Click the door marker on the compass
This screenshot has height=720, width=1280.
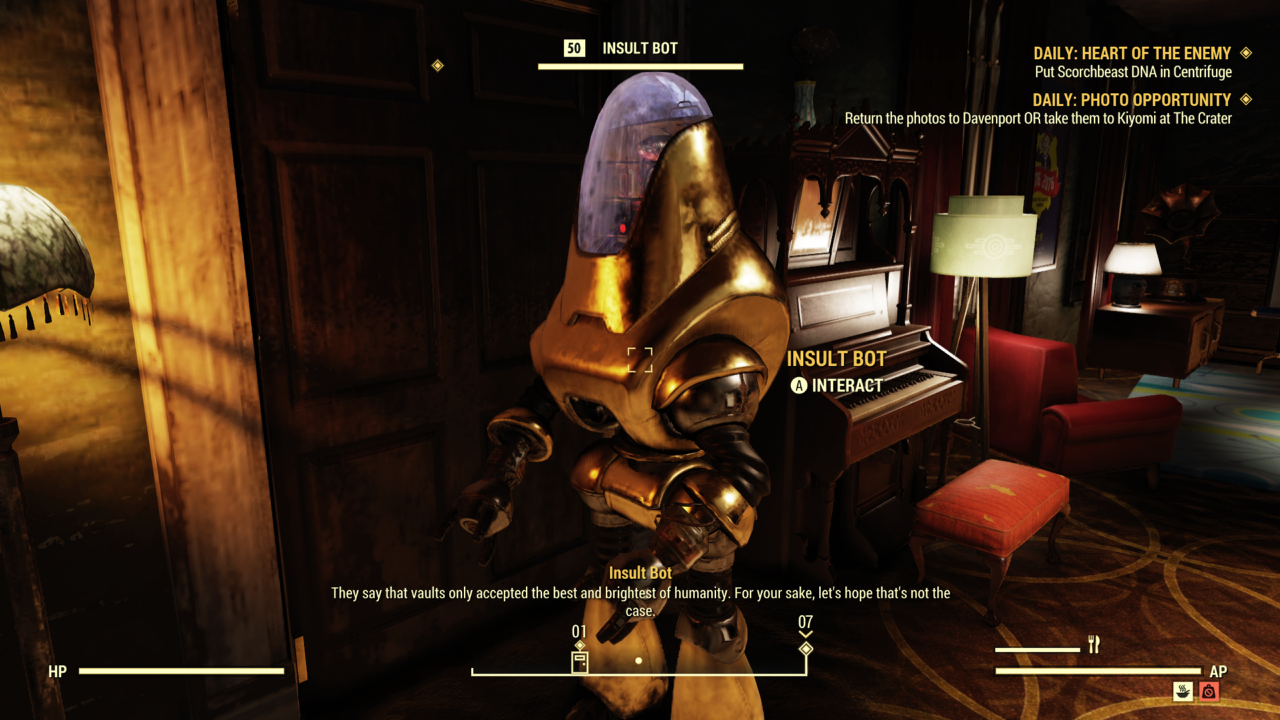point(580,664)
